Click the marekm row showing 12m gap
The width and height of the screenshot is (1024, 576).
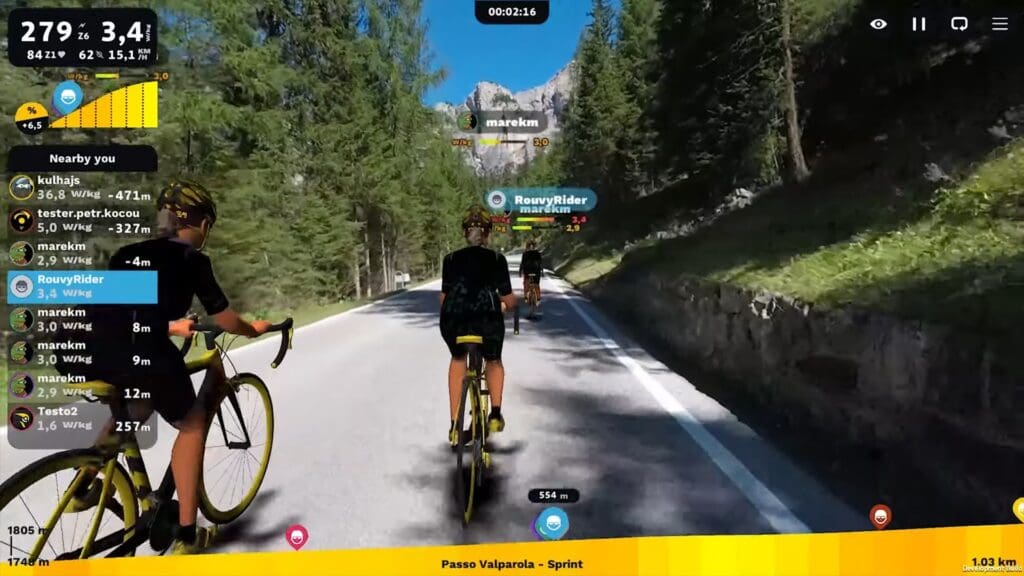82,385
